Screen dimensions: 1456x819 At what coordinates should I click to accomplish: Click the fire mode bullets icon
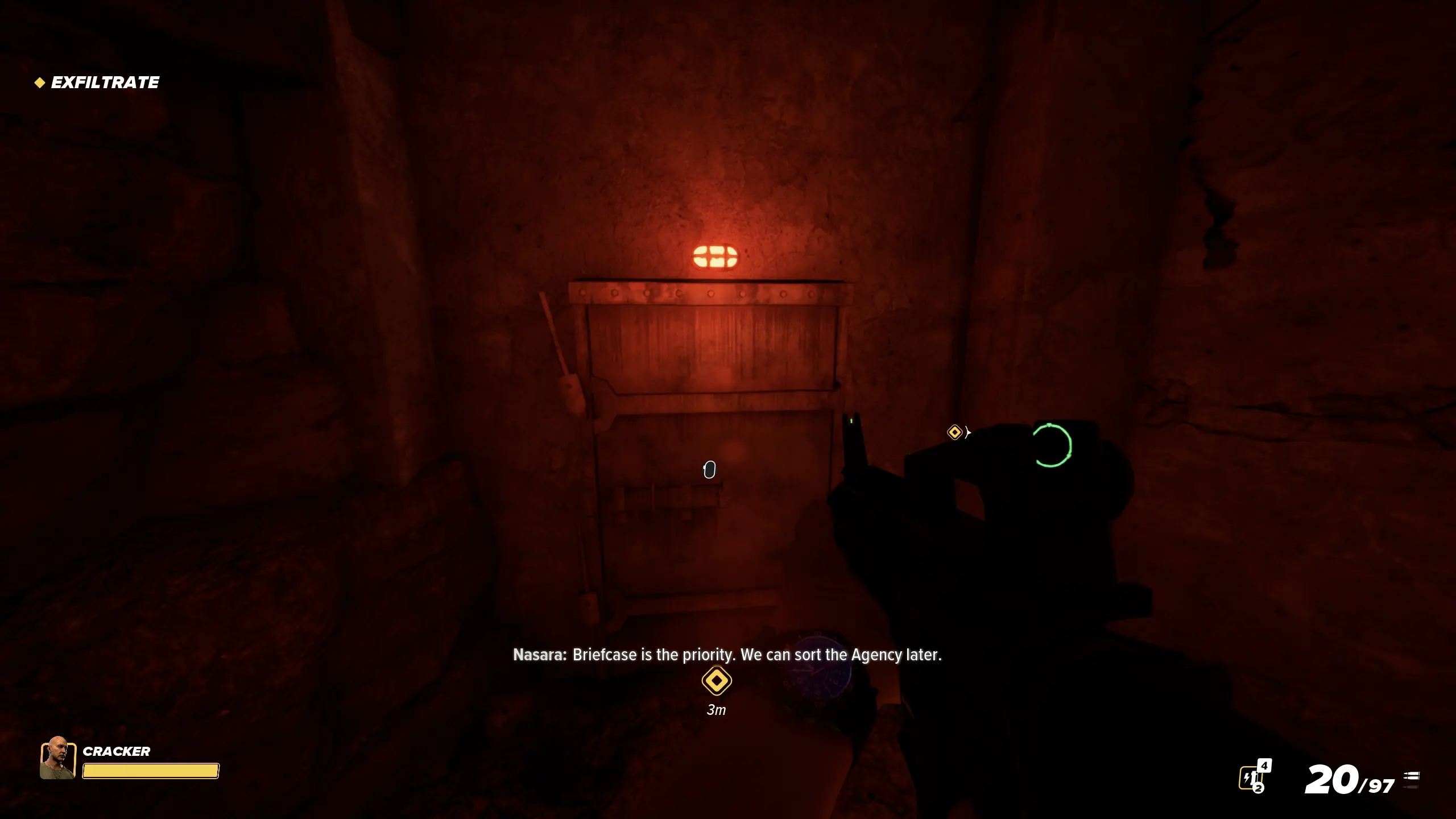click(1411, 779)
